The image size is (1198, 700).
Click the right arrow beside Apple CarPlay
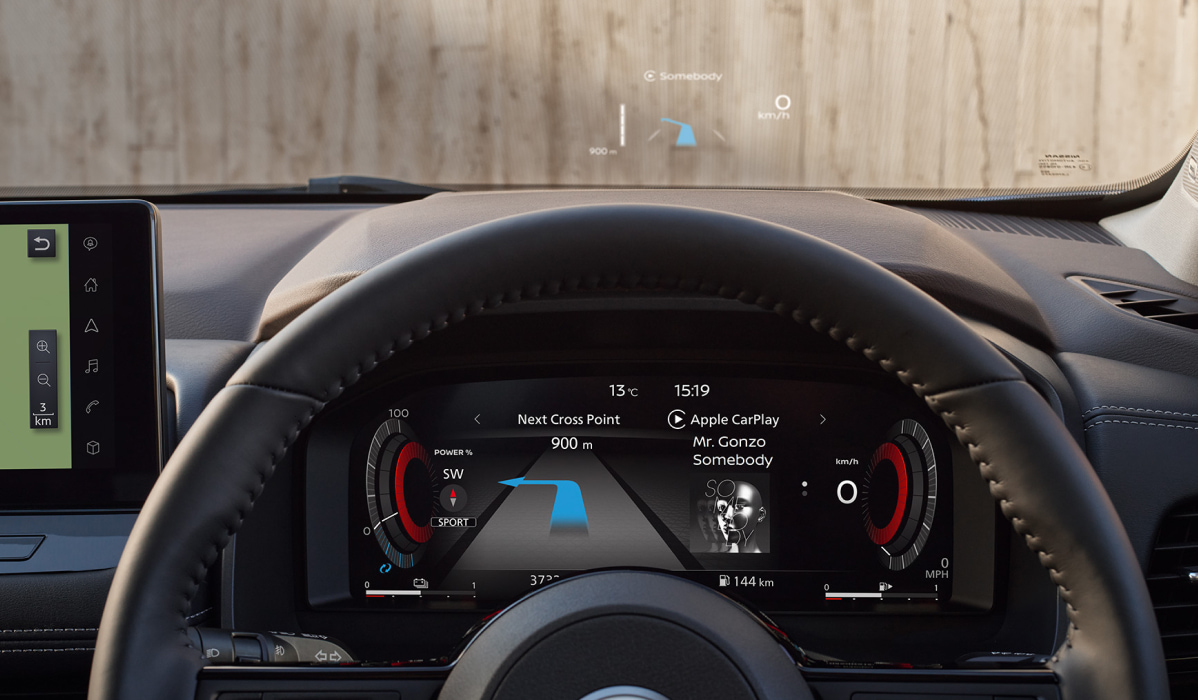tap(823, 420)
